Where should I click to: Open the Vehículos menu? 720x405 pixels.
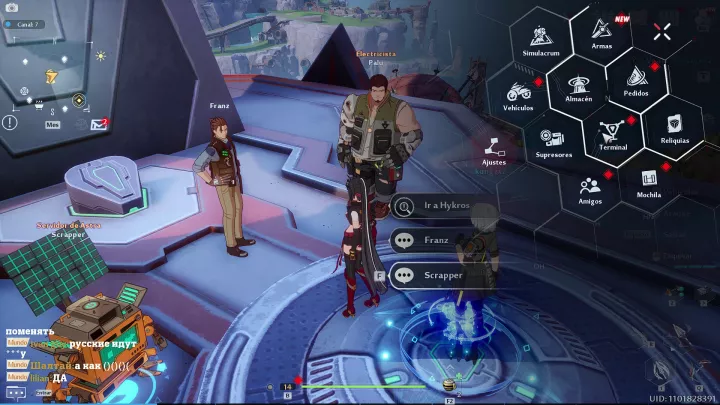point(518,95)
